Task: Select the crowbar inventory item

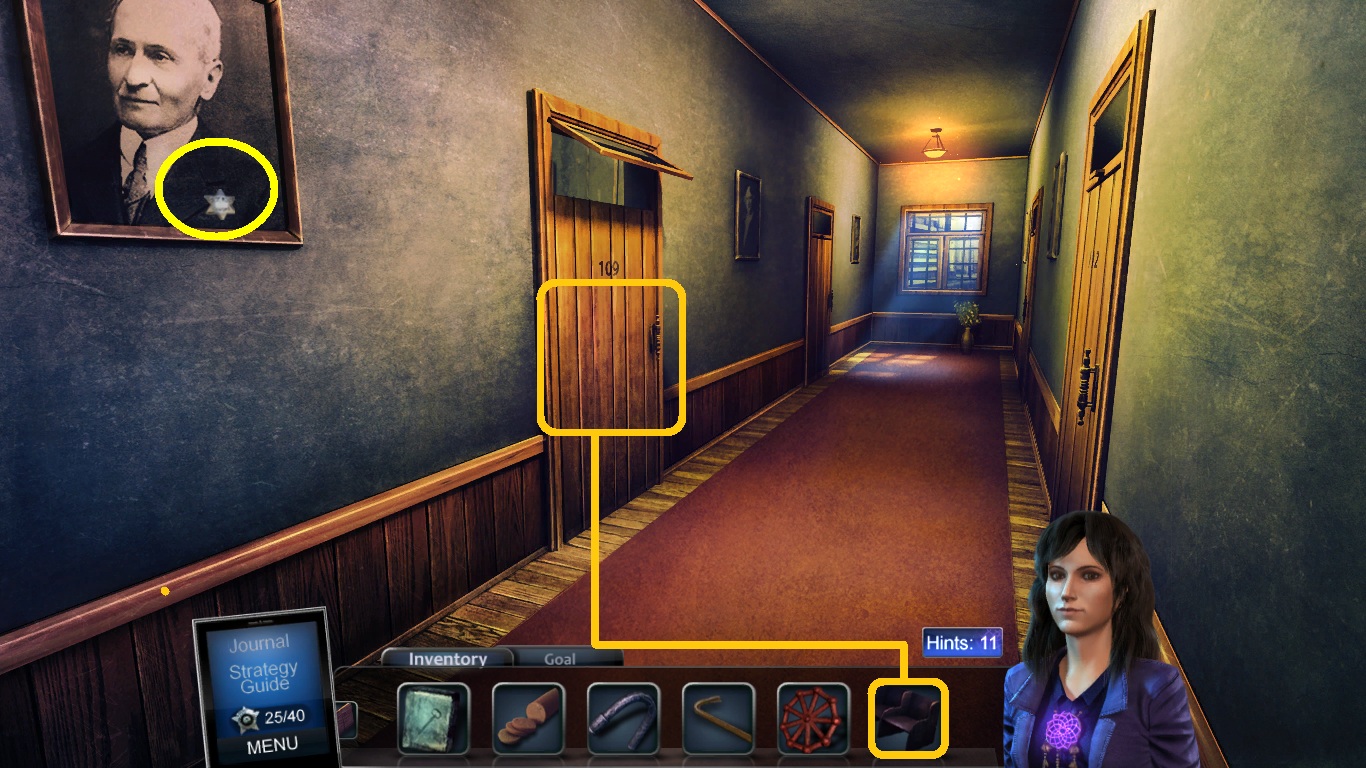Action: (716, 718)
